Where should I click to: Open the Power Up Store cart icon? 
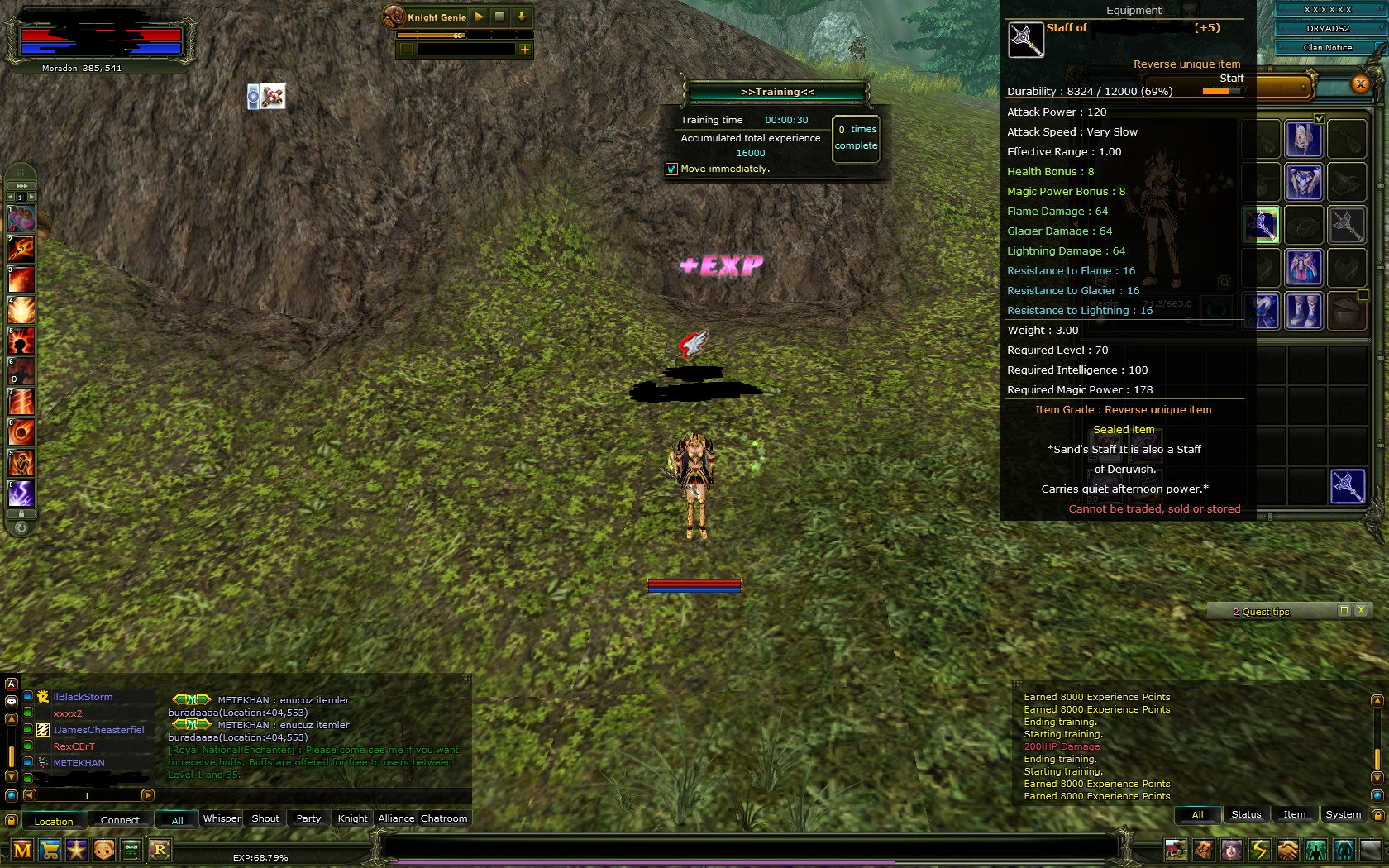(x=50, y=850)
